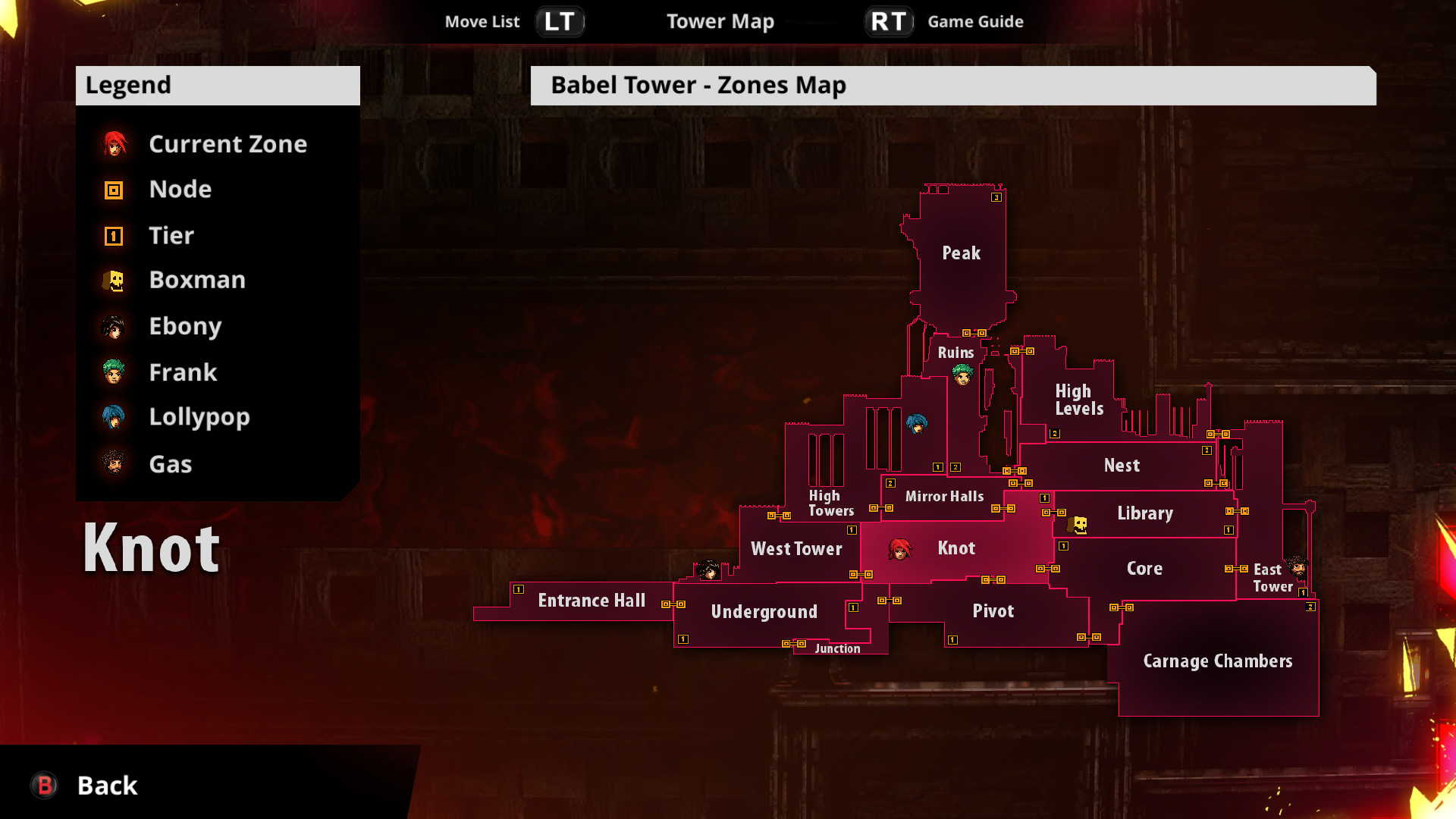Image resolution: width=1456 pixels, height=819 pixels.
Task: Click the B button icon beside Back
Action: (42, 786)
